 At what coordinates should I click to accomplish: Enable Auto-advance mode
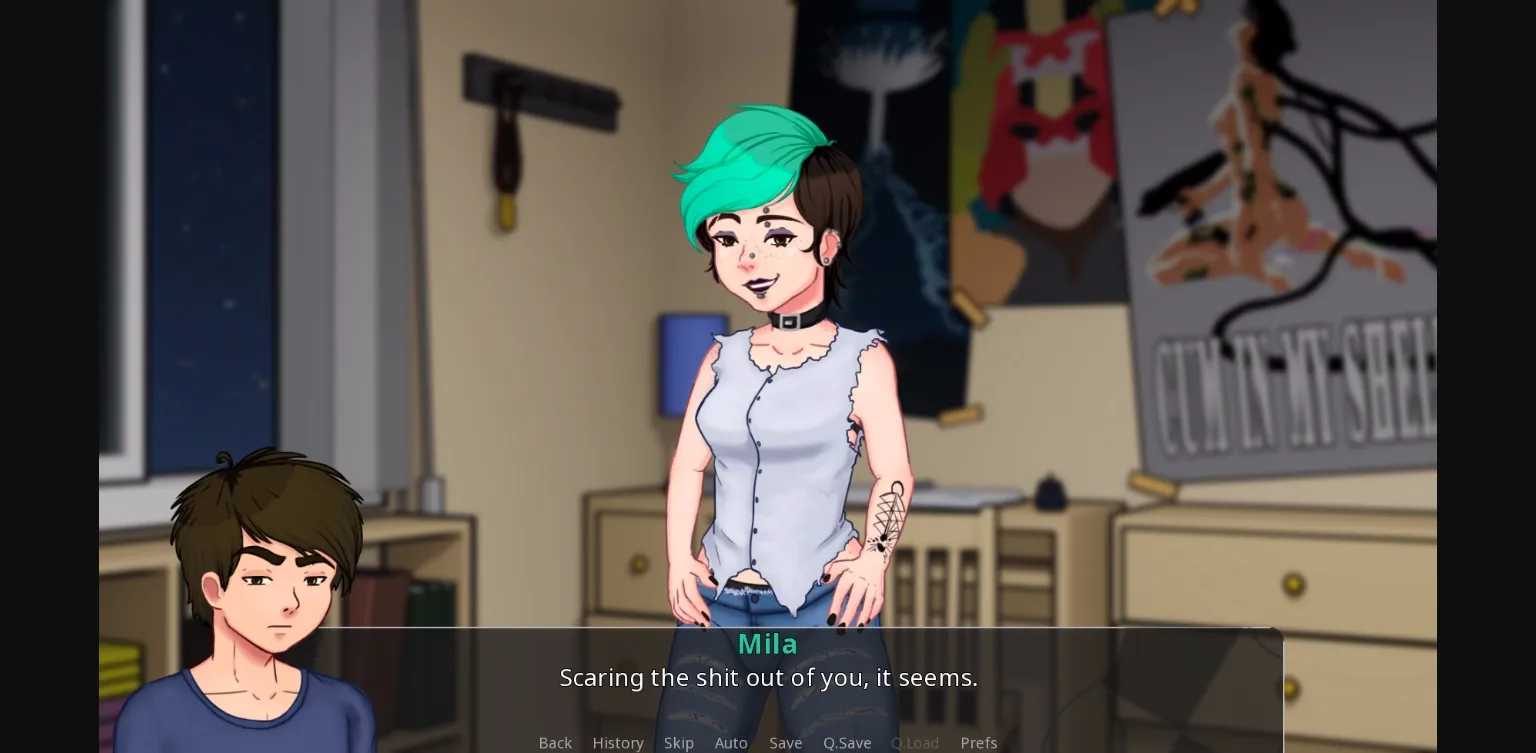[x=731, y=743]
